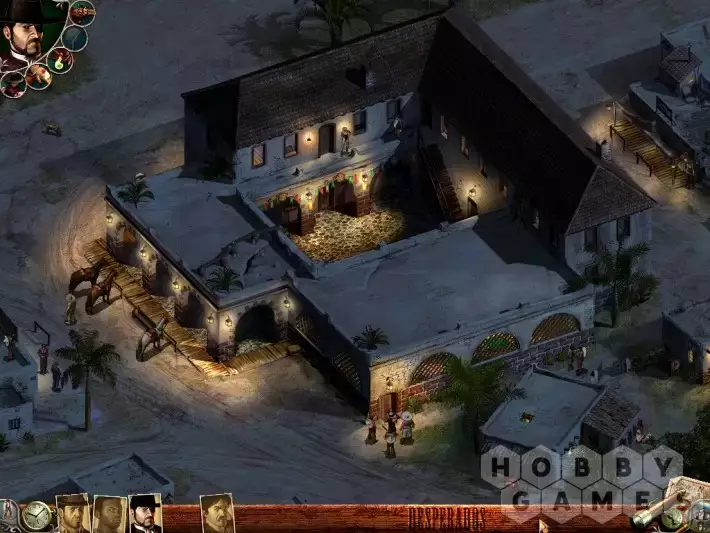Select the hatless dark-skinned character portrait
The height and width of the screenshot is (533, 710).
109,514
